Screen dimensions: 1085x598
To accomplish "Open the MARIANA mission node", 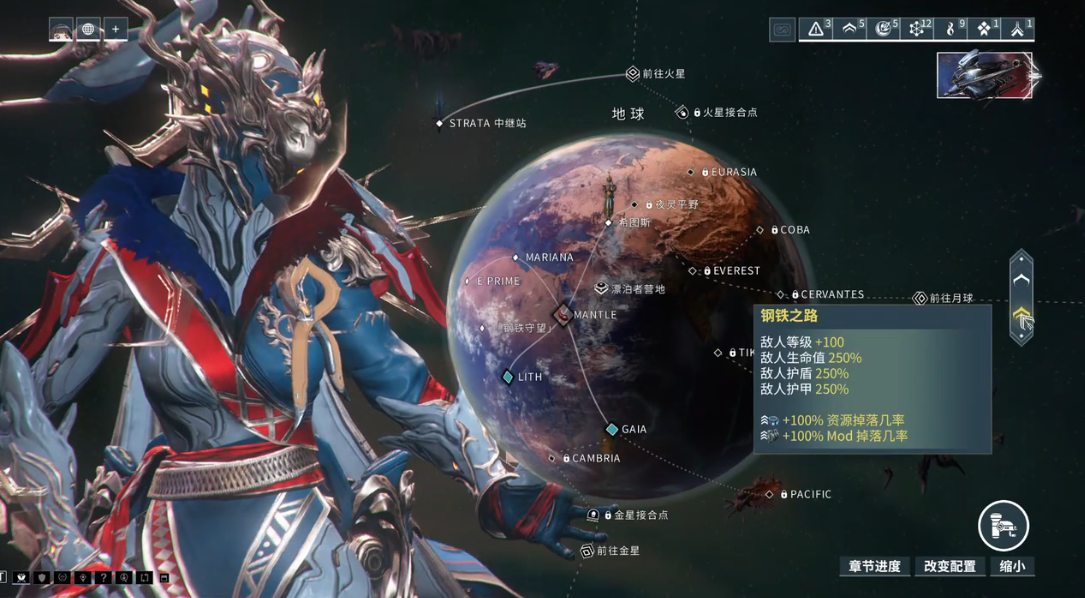I will [517, 257].
